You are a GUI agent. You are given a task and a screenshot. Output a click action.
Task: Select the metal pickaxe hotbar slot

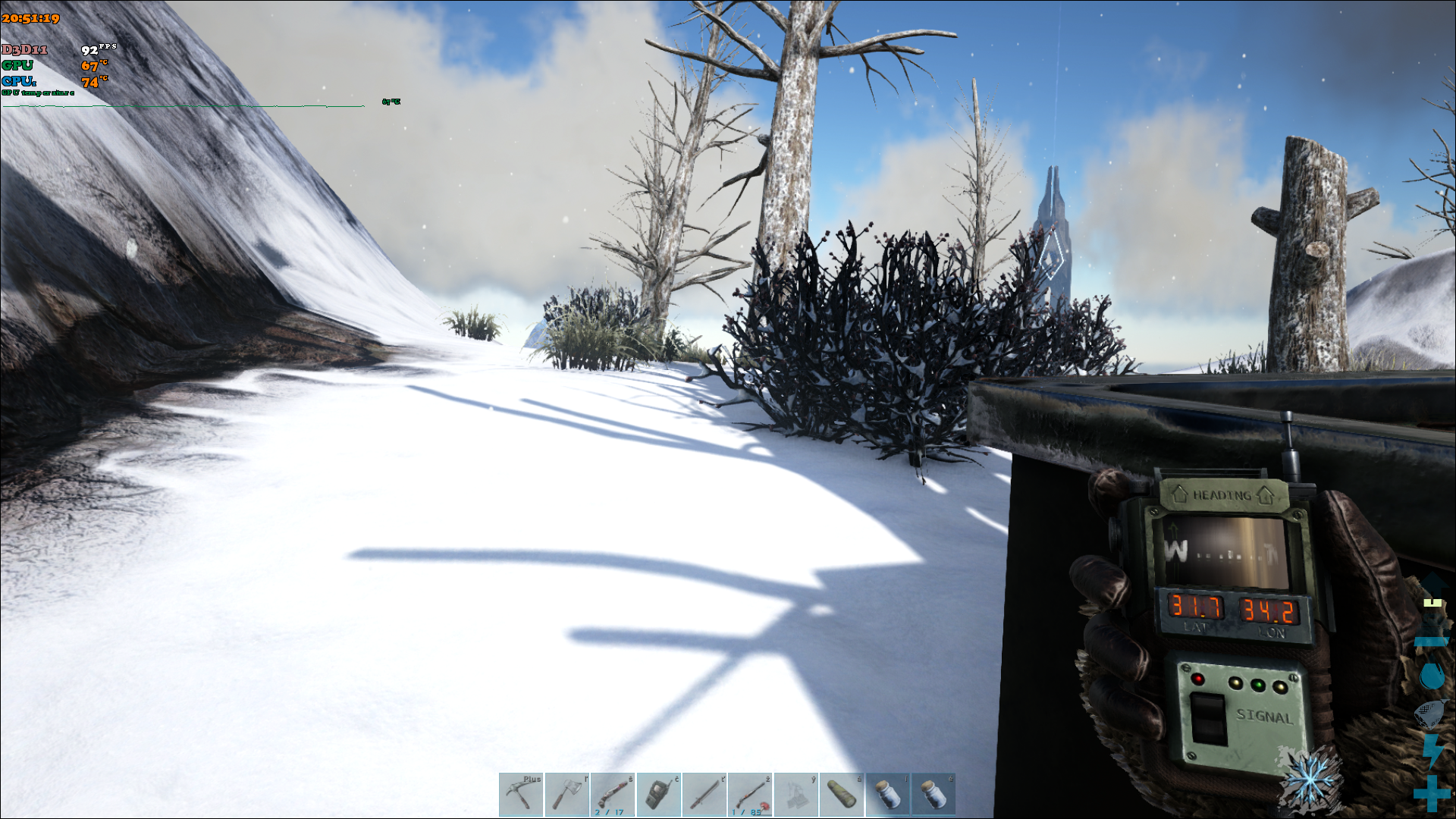pos(521,794)
